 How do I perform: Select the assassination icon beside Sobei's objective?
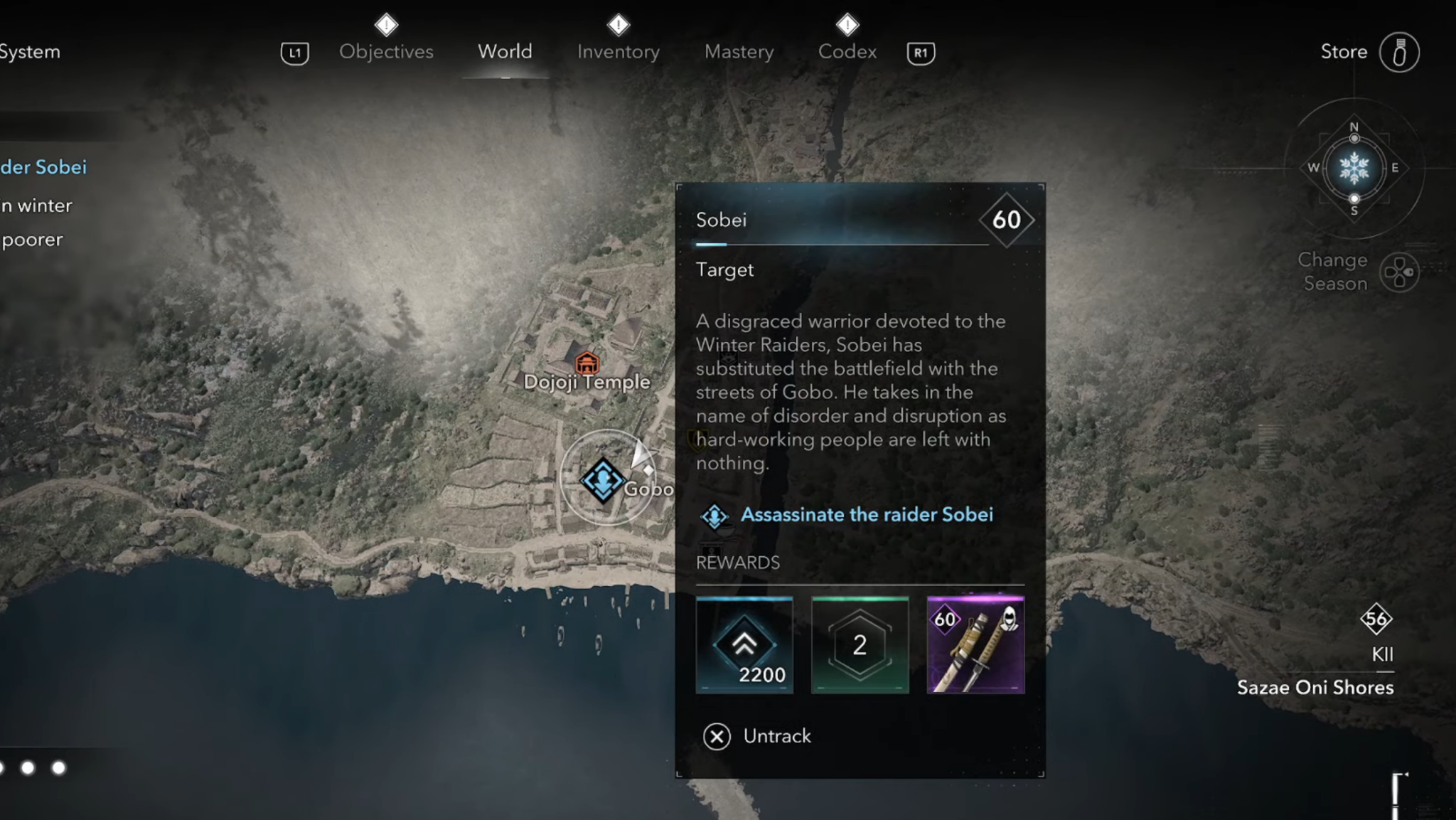(x=714, y=514)
